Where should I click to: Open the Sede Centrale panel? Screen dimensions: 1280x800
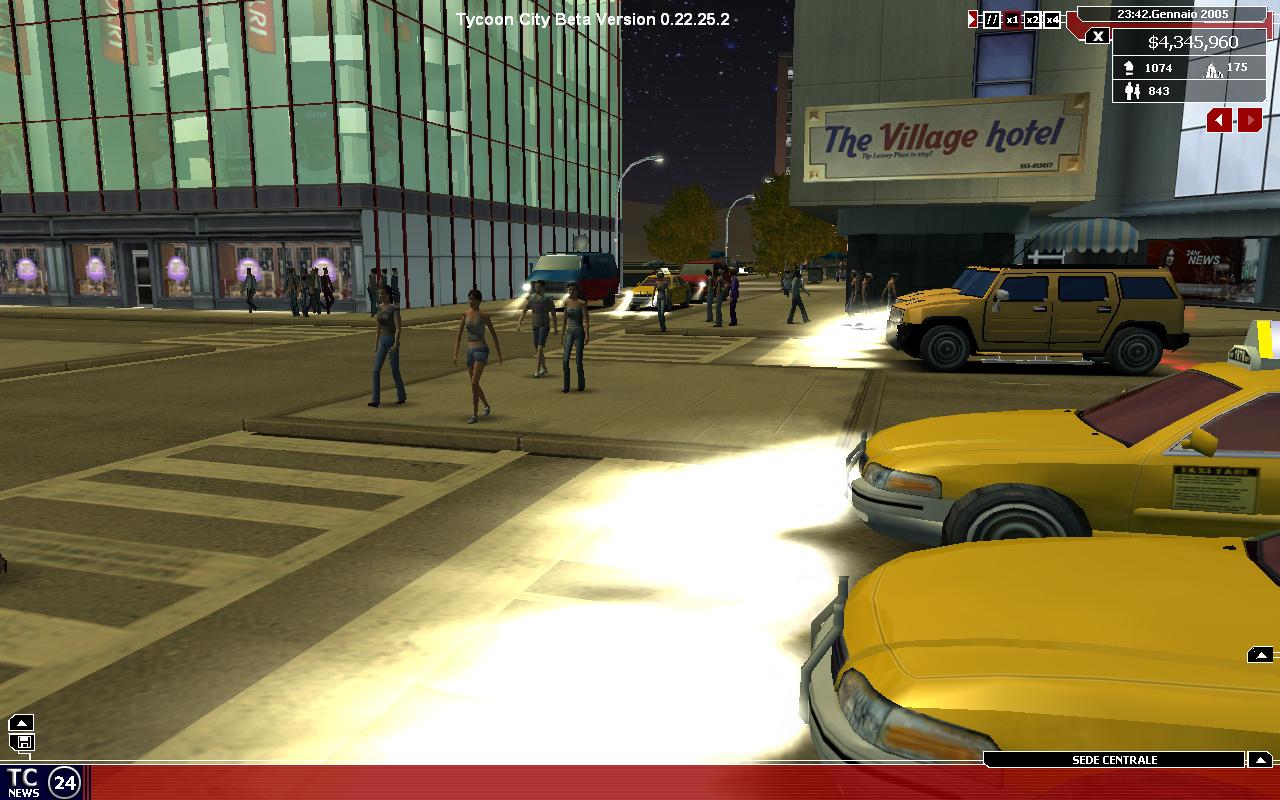[1114, 760]
